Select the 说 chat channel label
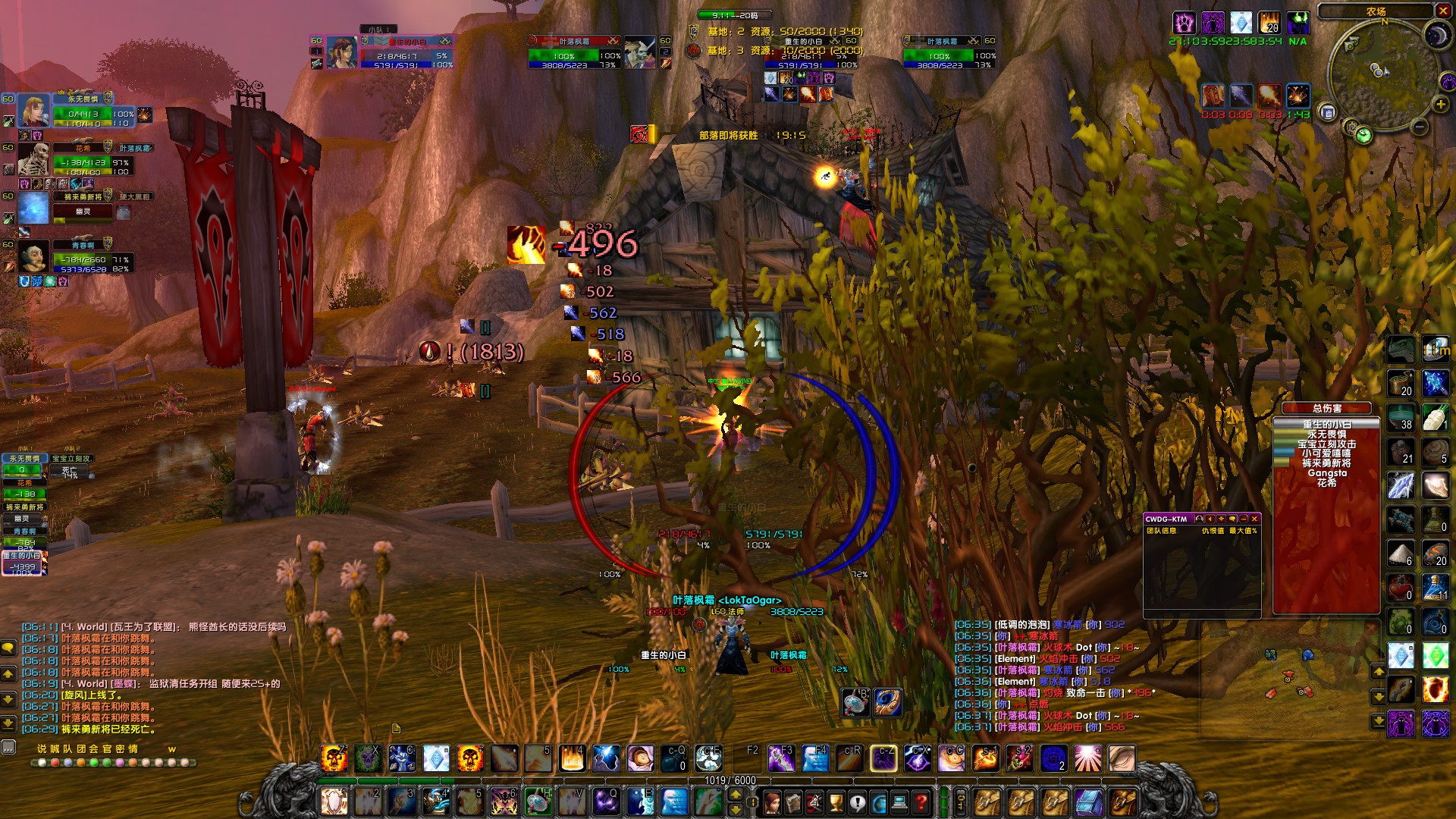The height and width of the screenshot is (819, 1456). click(42, 750)
